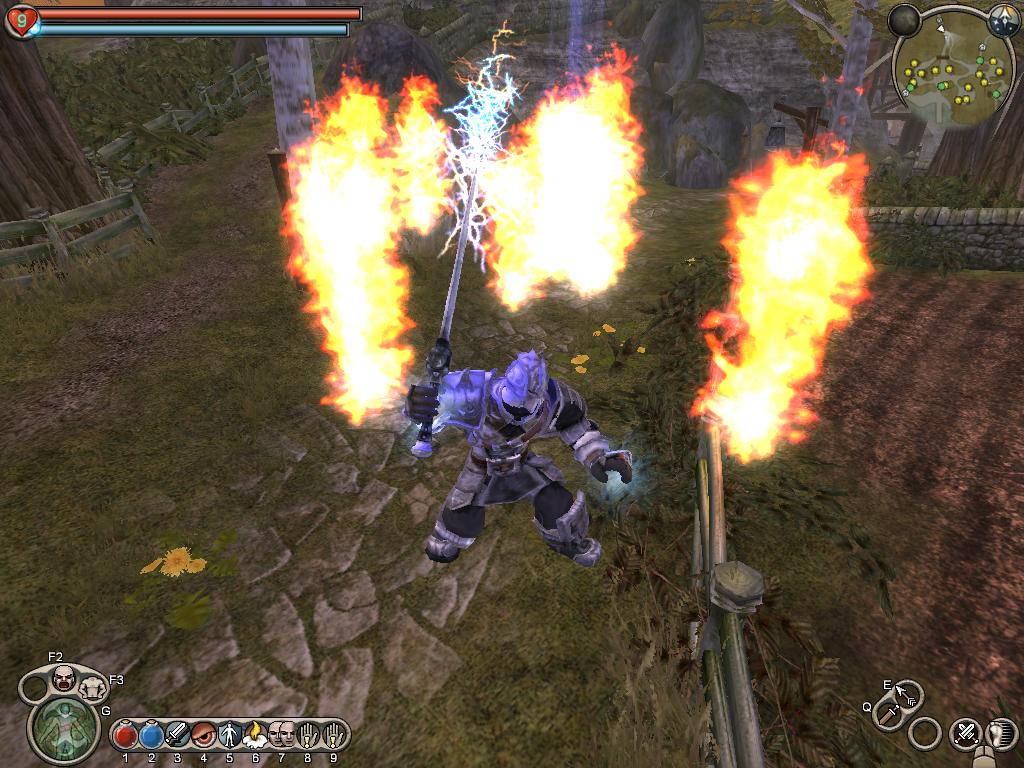Select the sword icon in the hotbar
The image size is (1024, 768).
pos(178,736)
